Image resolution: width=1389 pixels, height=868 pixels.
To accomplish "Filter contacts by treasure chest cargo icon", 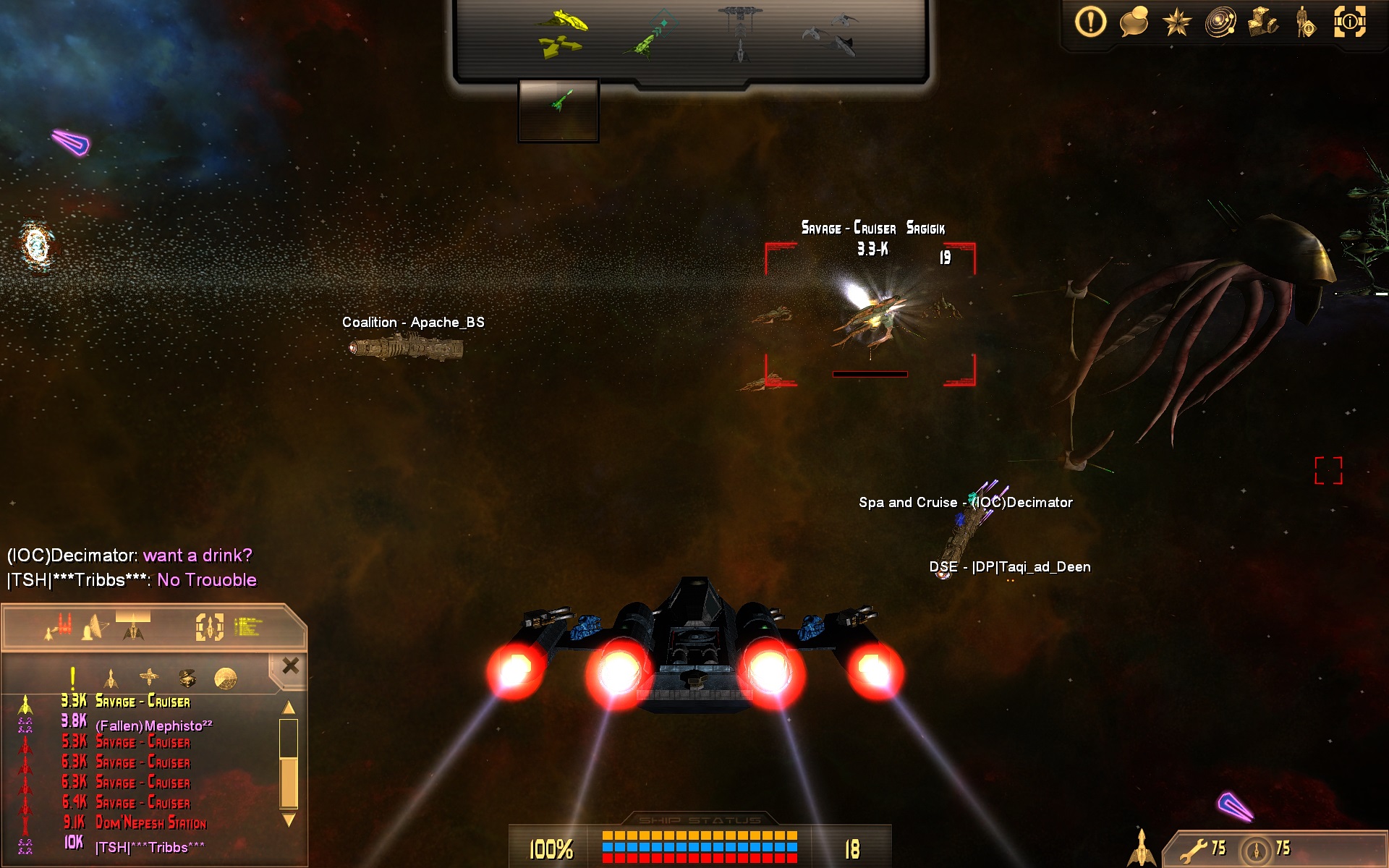I will click(187, 678).
